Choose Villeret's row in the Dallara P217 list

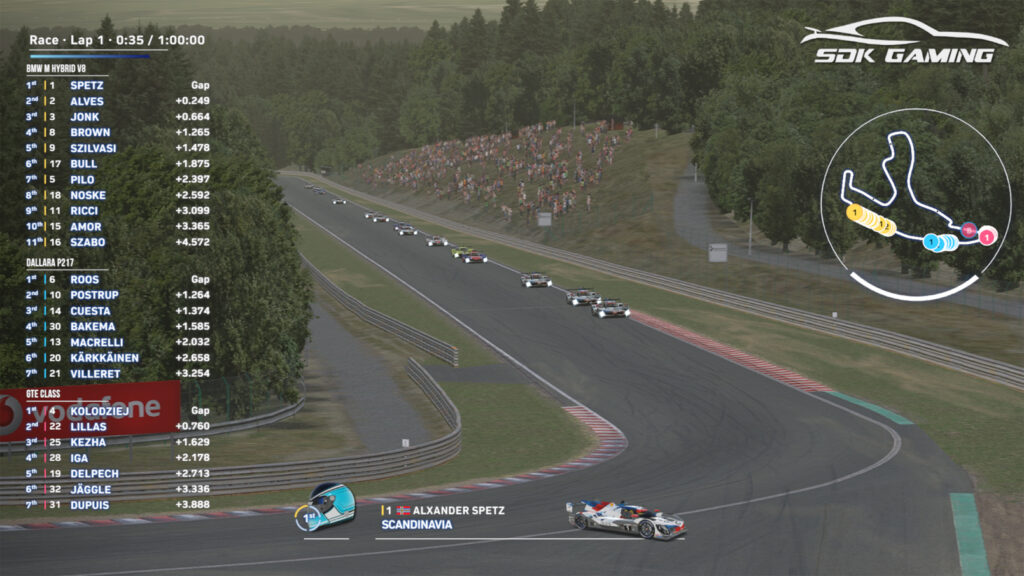(x=95, y=373)
